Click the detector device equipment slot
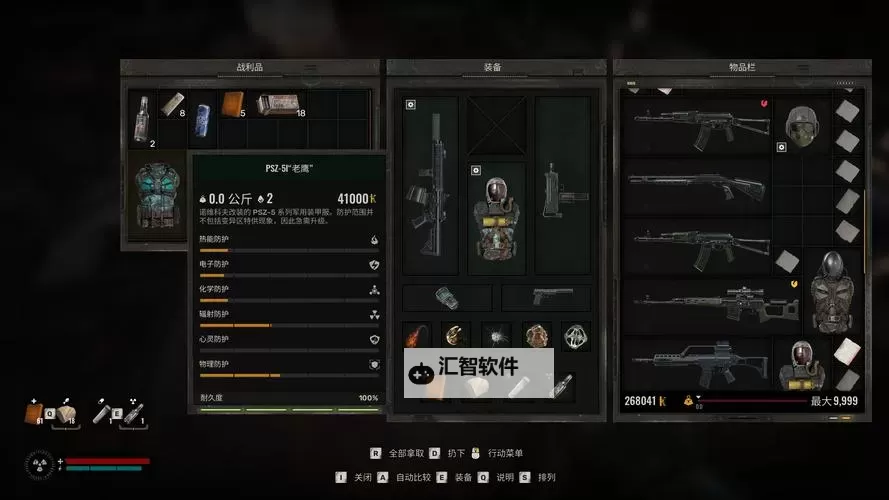 447,297
